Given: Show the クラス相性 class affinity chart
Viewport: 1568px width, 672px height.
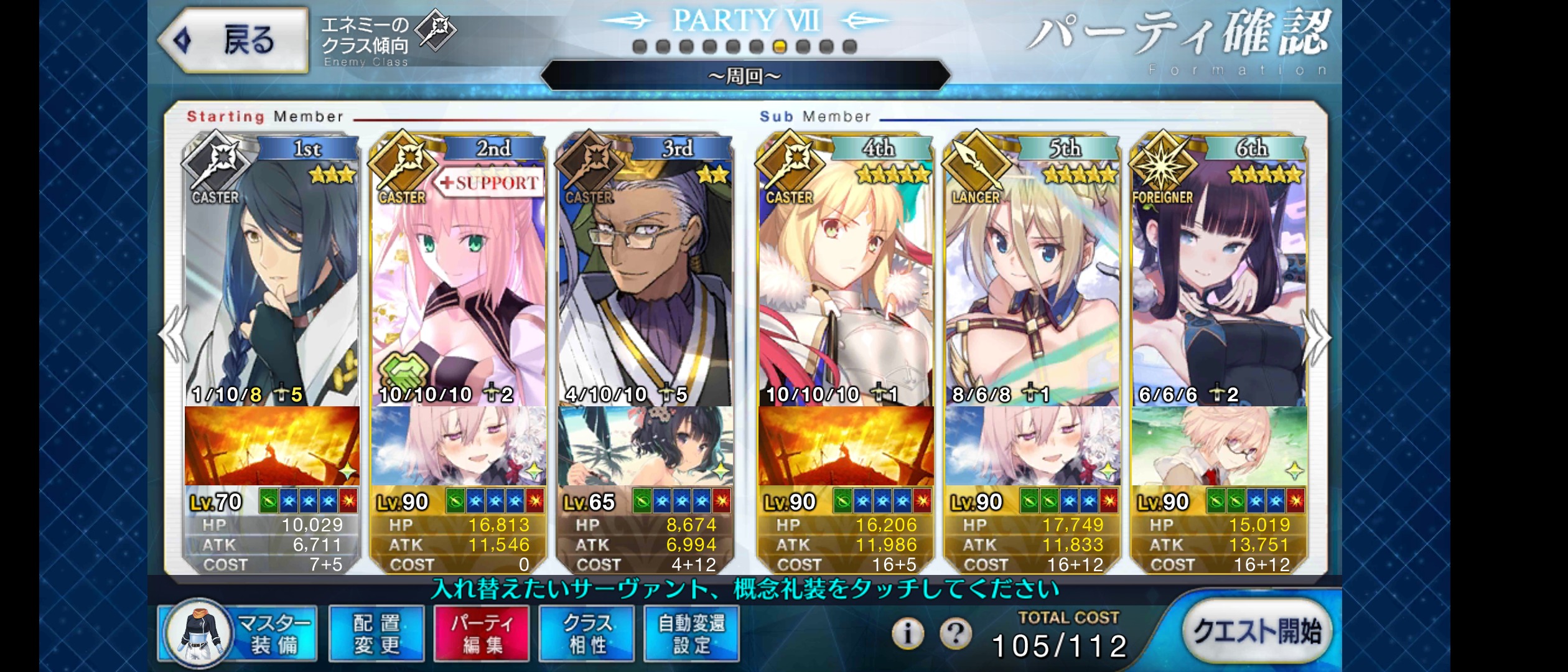Looking at the screenshot, I should [x=587, y=633].
